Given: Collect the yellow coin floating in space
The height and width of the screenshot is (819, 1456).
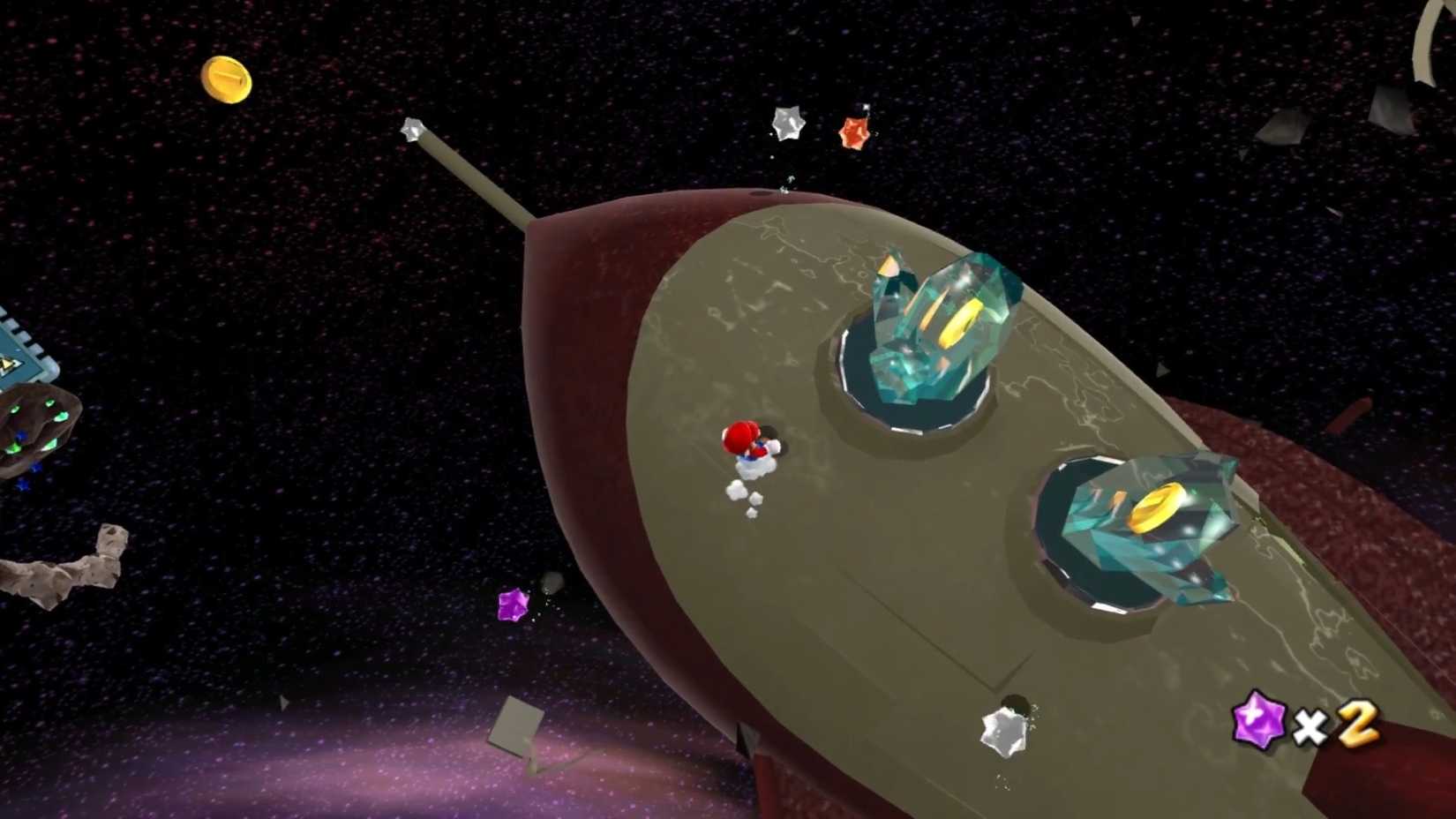Looking at the screenshot, I should tap(227, 79).
